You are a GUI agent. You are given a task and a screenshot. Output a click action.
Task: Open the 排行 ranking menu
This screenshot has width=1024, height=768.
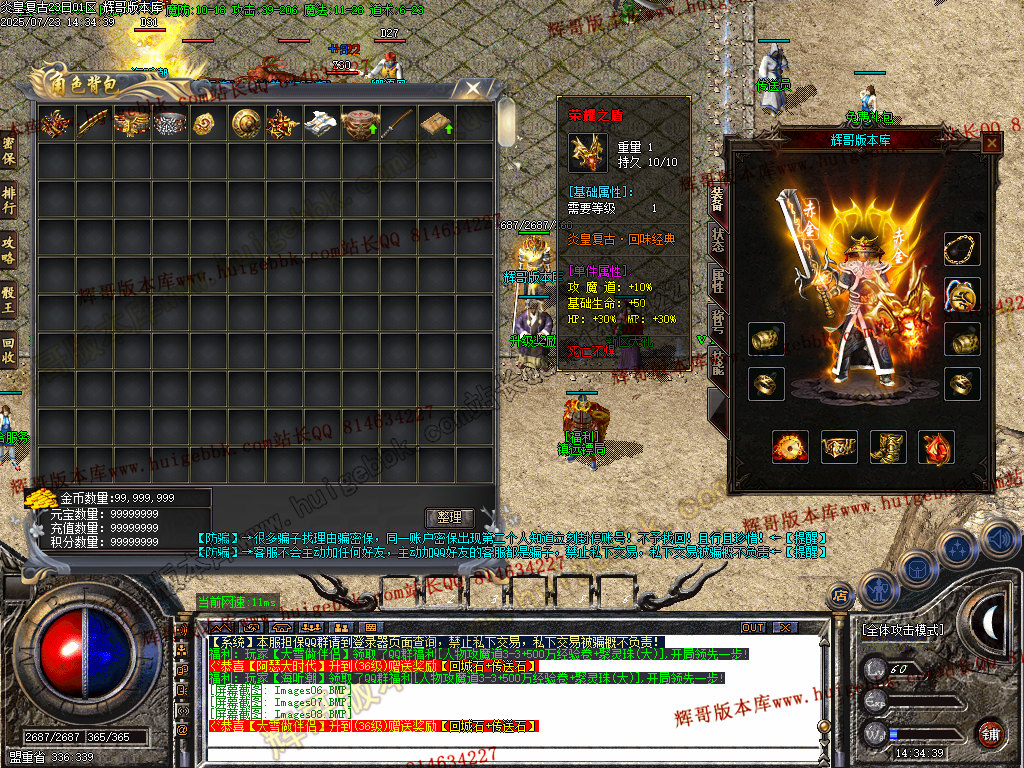click(x=9, y=199)
